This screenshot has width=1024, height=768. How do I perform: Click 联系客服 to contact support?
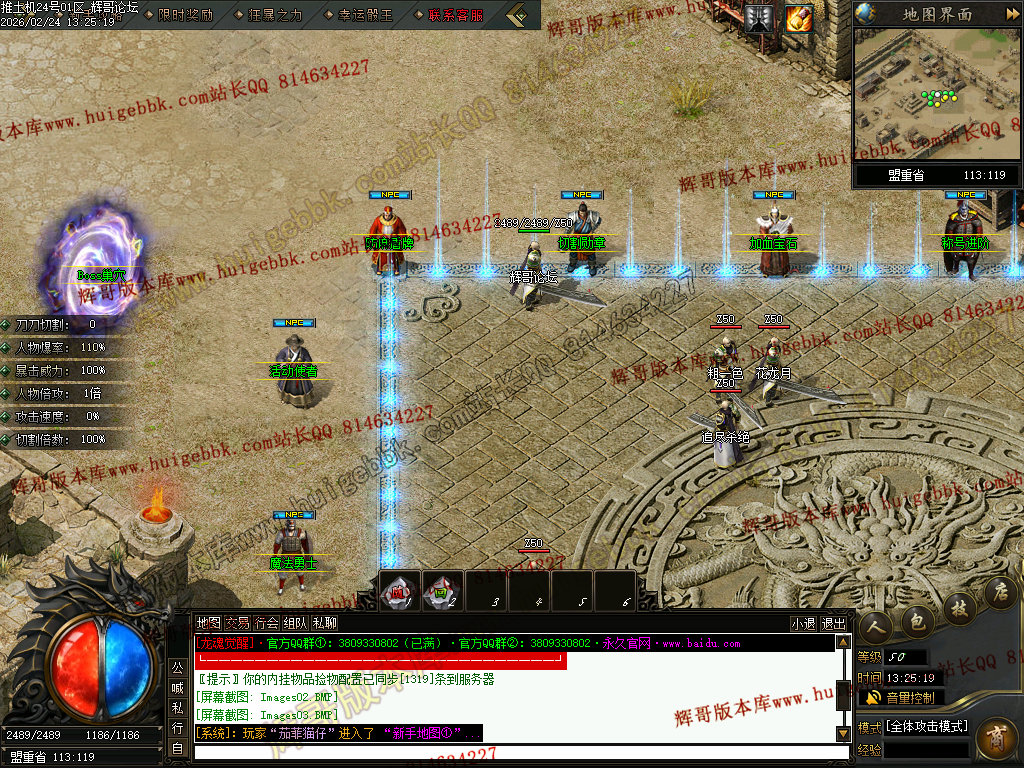click(455, 15)
